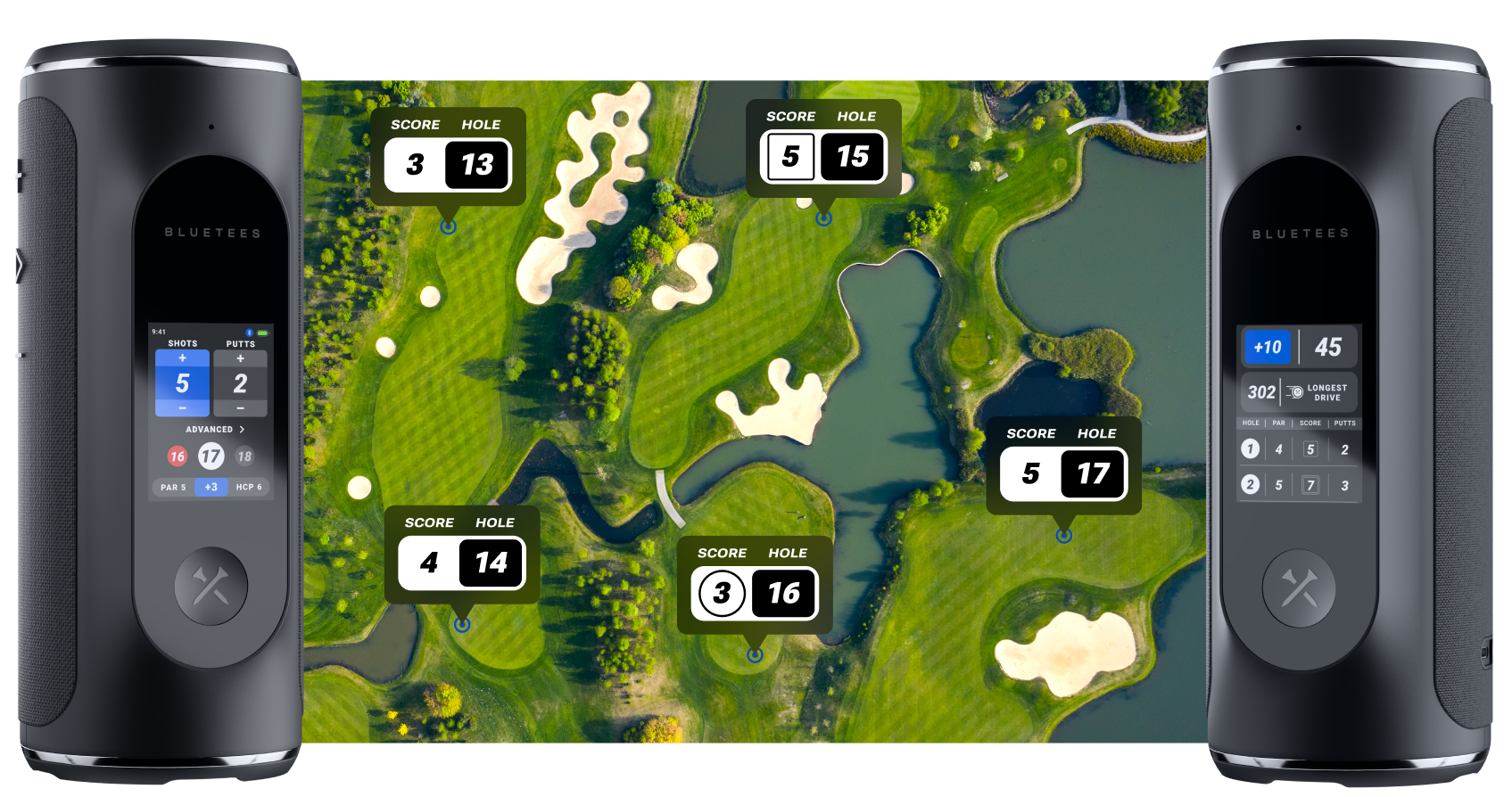Jump to hole 18 grey circle
Viewport: 1512px width, 797px height.
[244, 456]
